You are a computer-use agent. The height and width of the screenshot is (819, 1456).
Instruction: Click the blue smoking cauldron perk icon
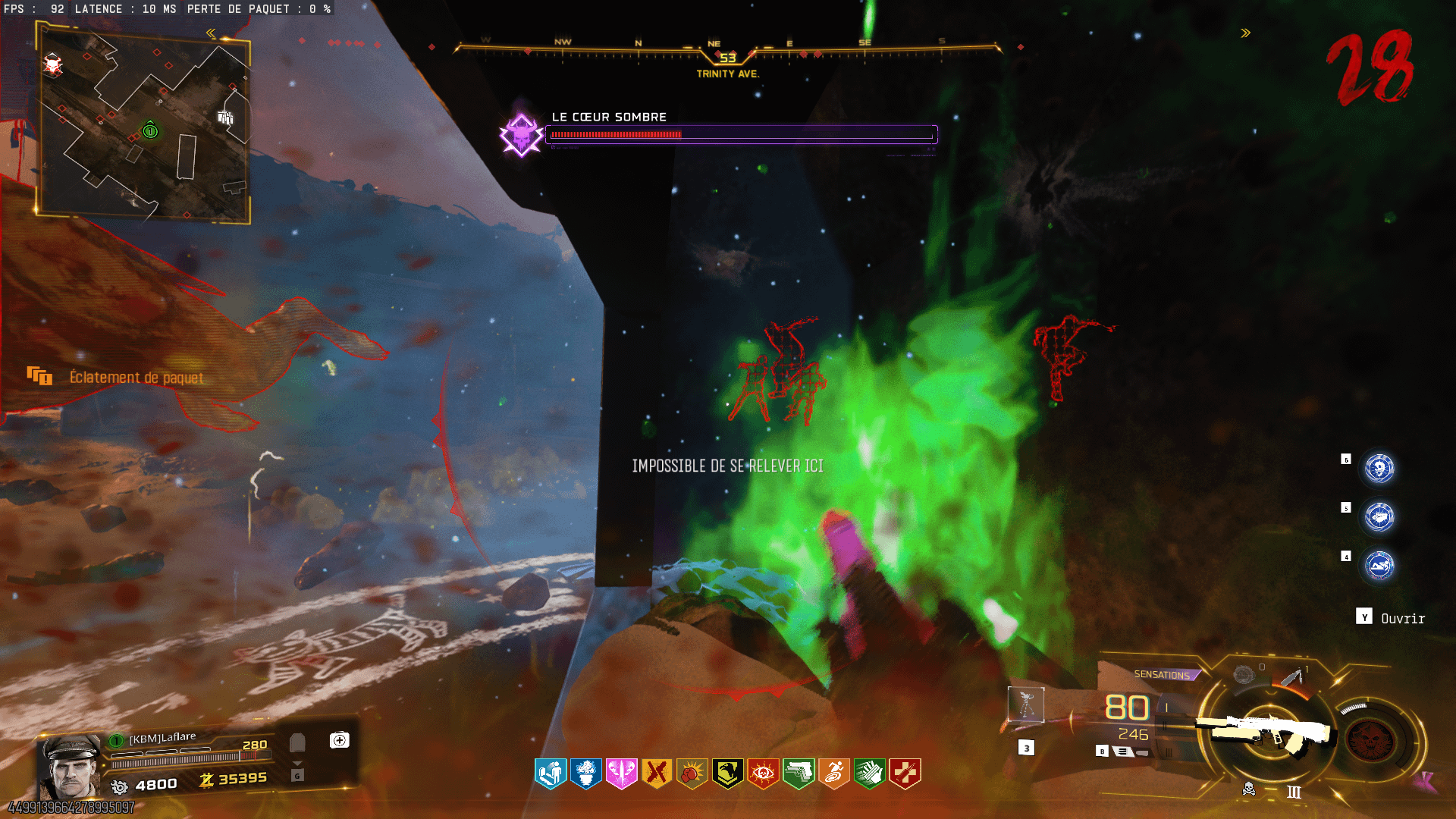(x=586, y=773)
